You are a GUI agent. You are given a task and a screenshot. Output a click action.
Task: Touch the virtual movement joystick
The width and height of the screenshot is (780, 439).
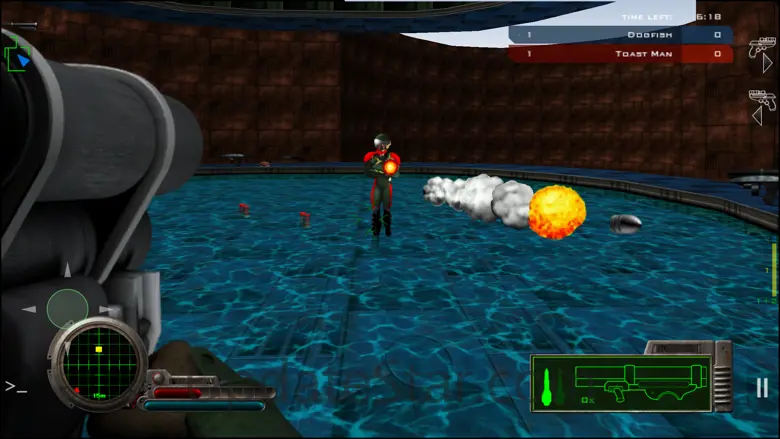pyautogui.click(x=67, y=308)
